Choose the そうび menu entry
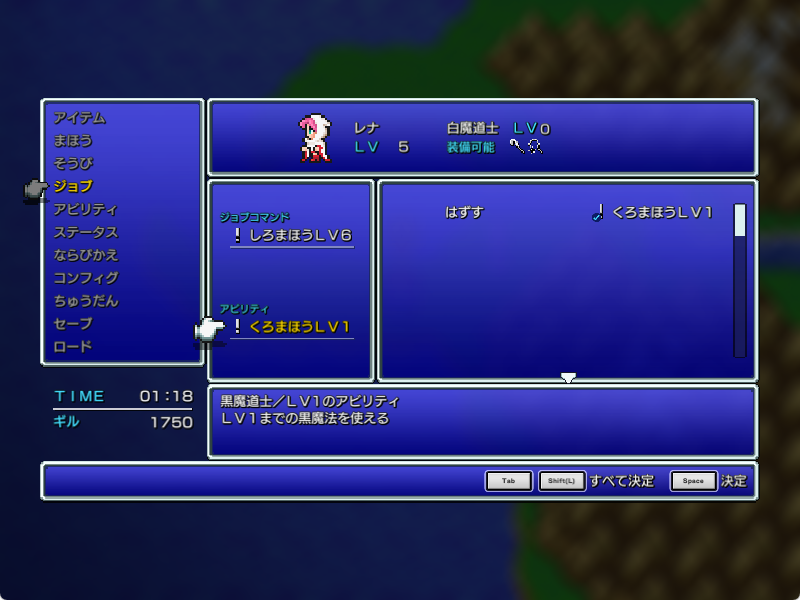Viewport: 800px width, 600px height. click(72, 163)
